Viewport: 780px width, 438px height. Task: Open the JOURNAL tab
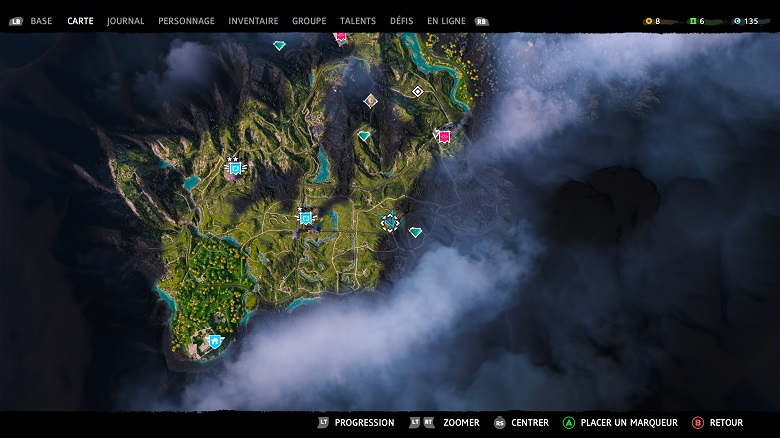(125, 21)
